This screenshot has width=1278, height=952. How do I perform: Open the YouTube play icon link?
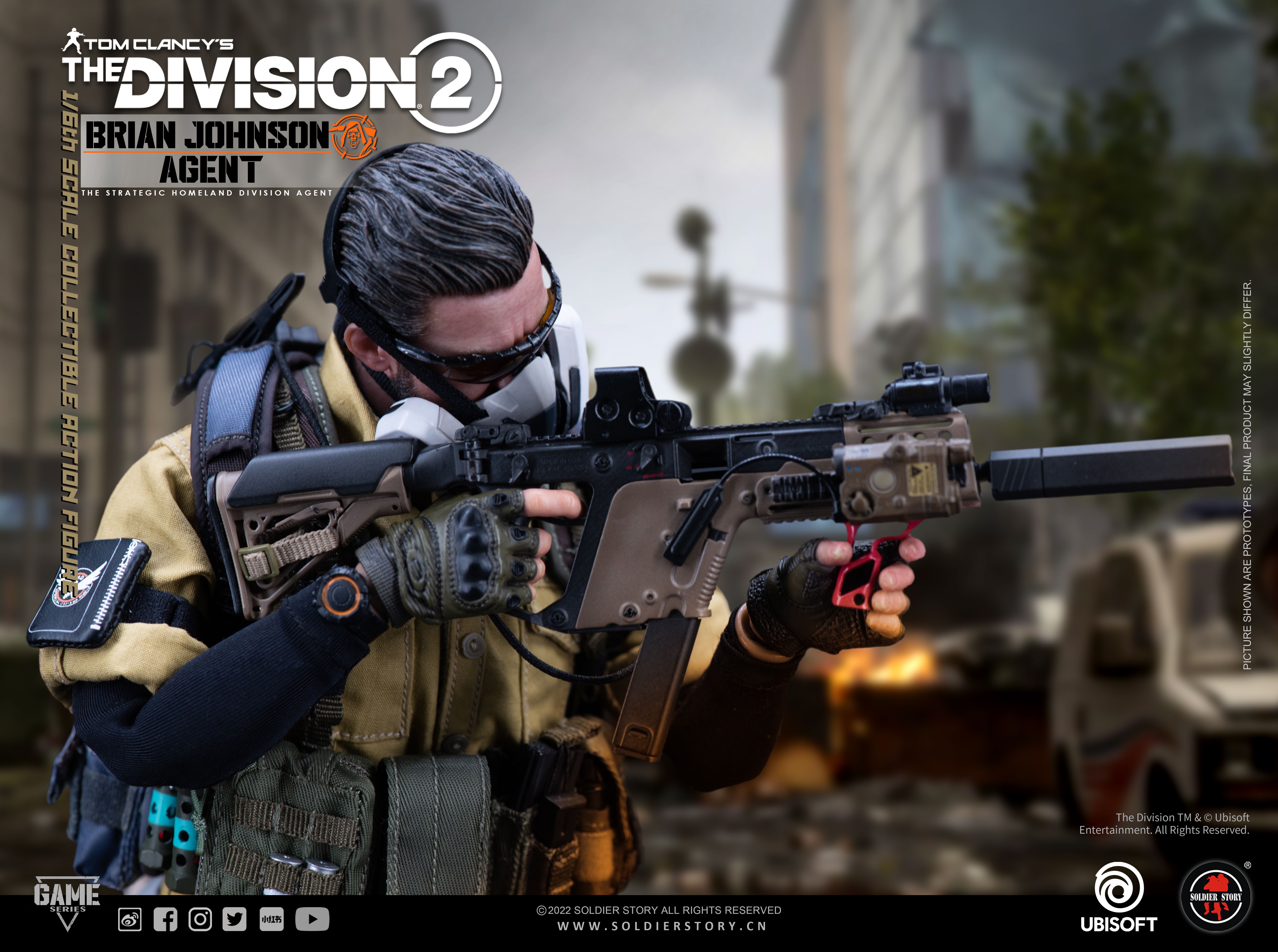tap(312, 919)
